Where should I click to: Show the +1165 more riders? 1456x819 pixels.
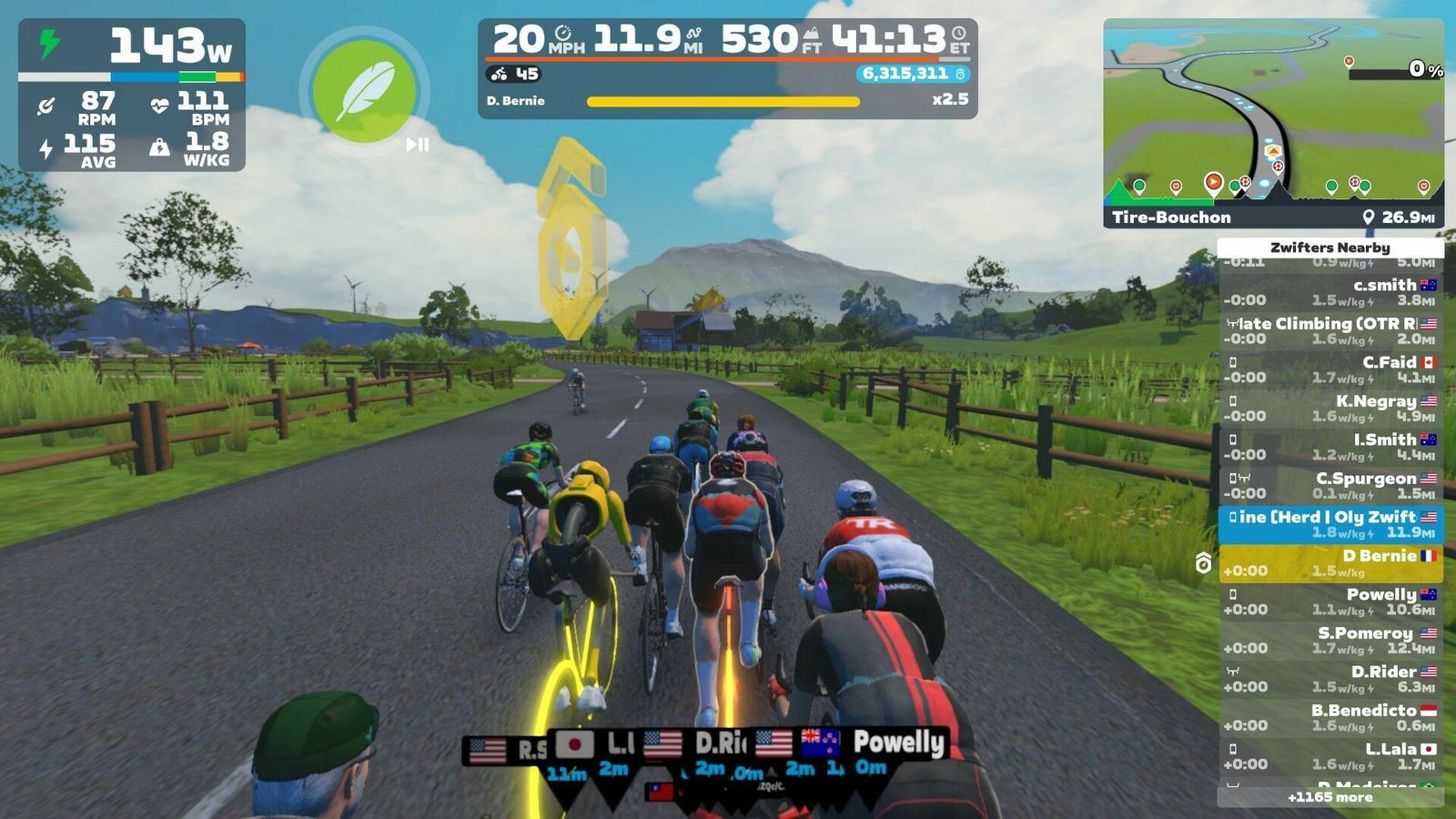(1330, 797)
